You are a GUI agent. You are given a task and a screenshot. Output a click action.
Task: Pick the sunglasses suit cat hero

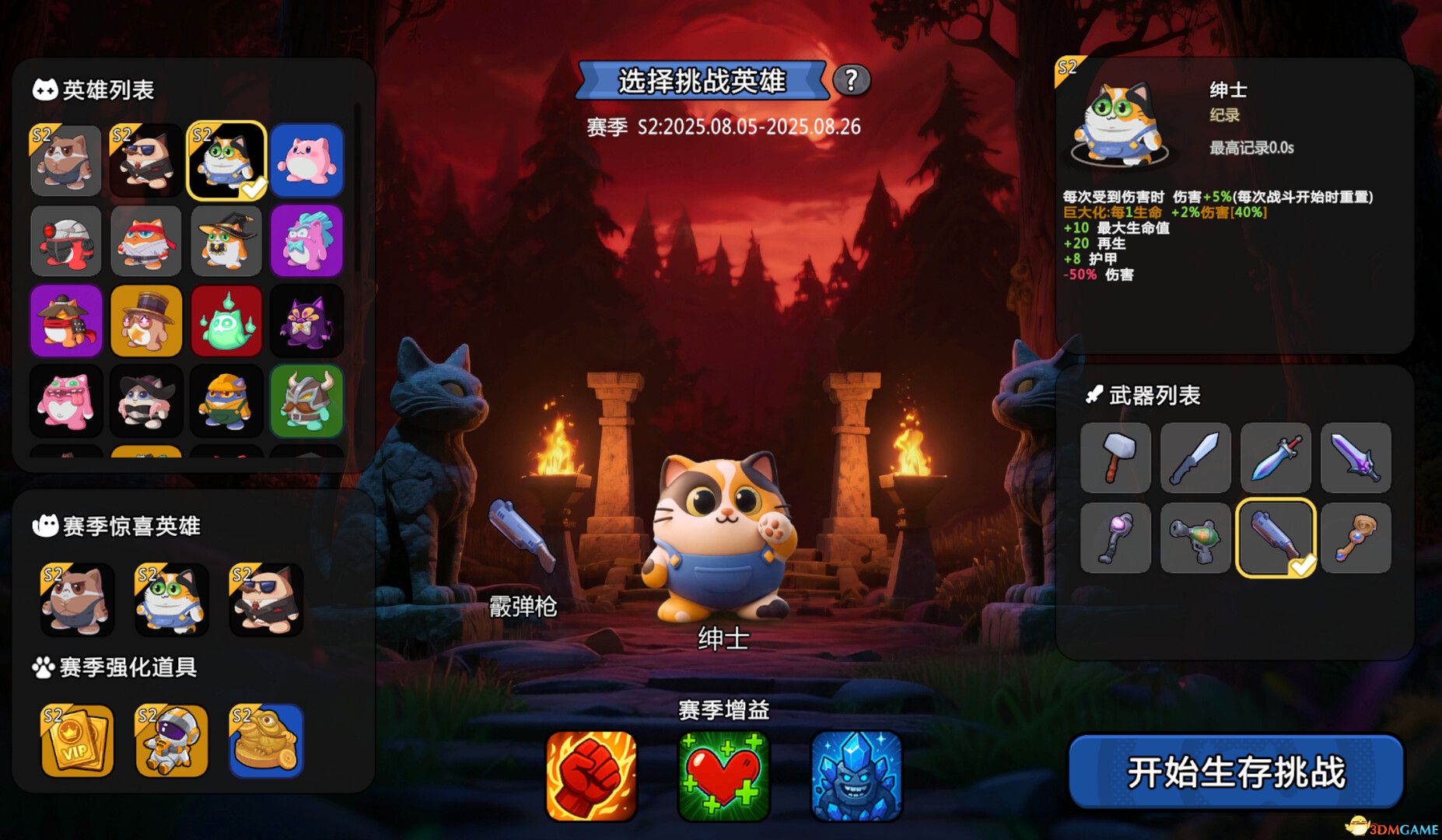click(146, 161)
